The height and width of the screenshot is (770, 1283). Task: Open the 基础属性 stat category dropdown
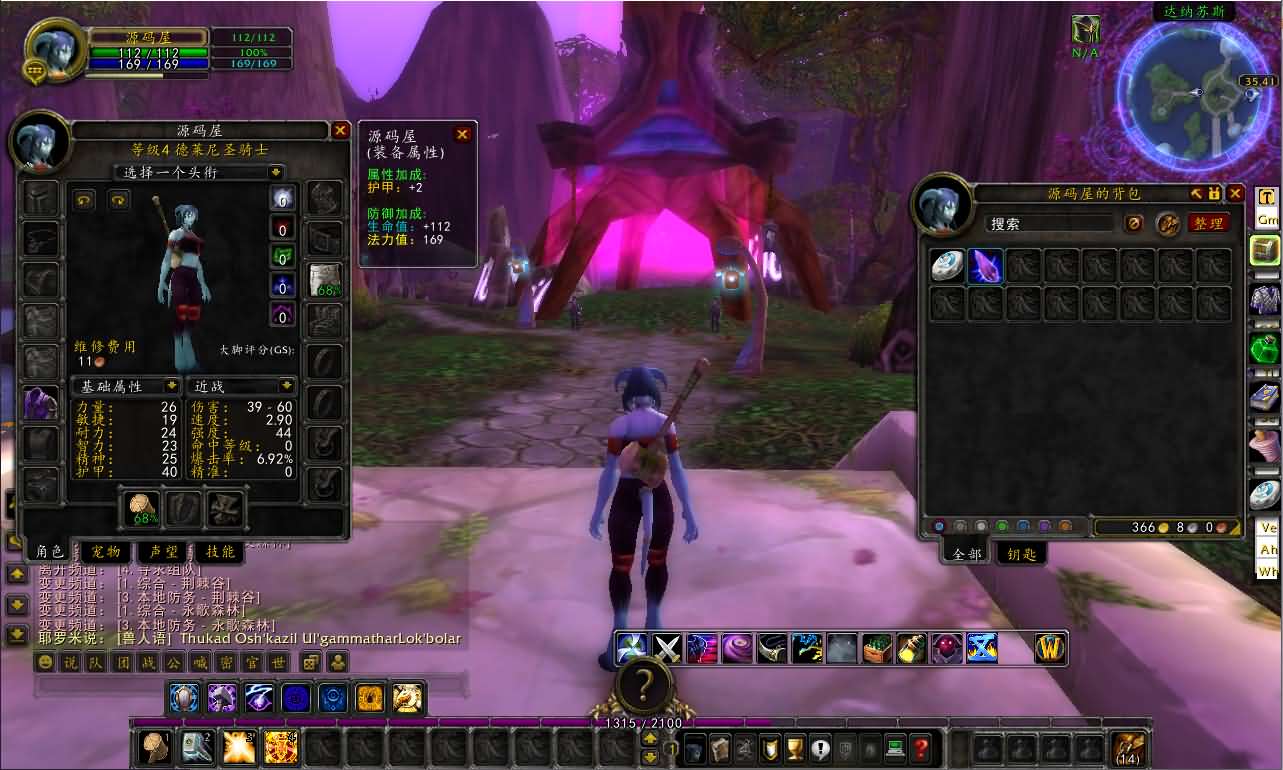pos(126,386)
